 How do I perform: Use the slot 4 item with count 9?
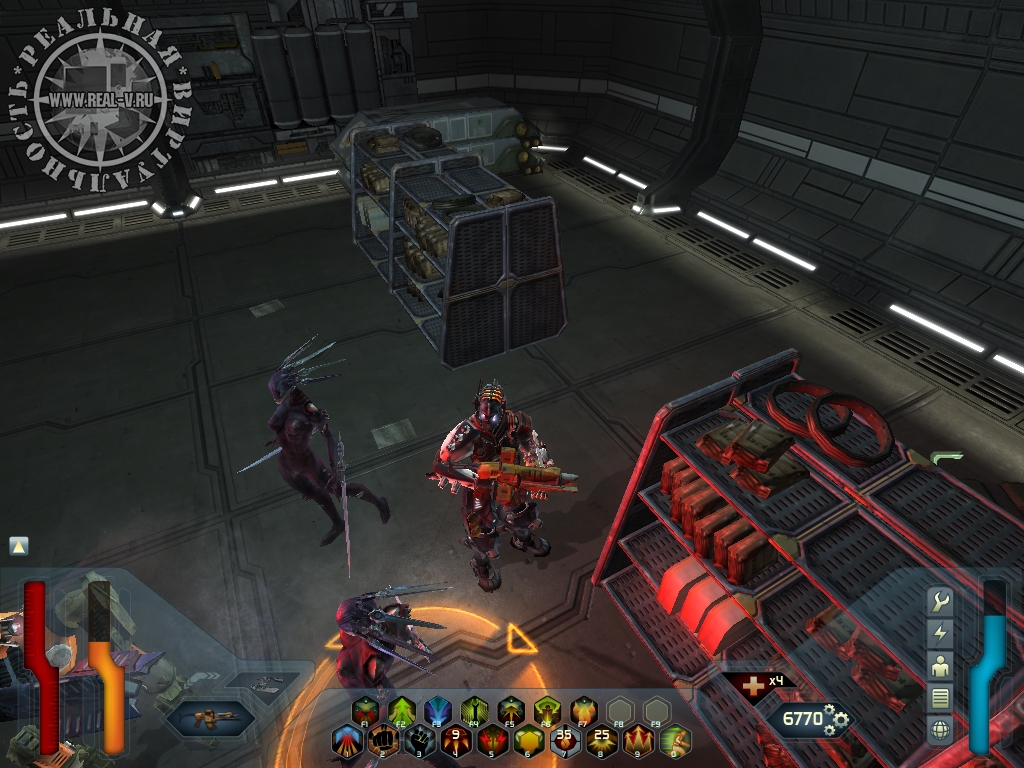[456, 741]
